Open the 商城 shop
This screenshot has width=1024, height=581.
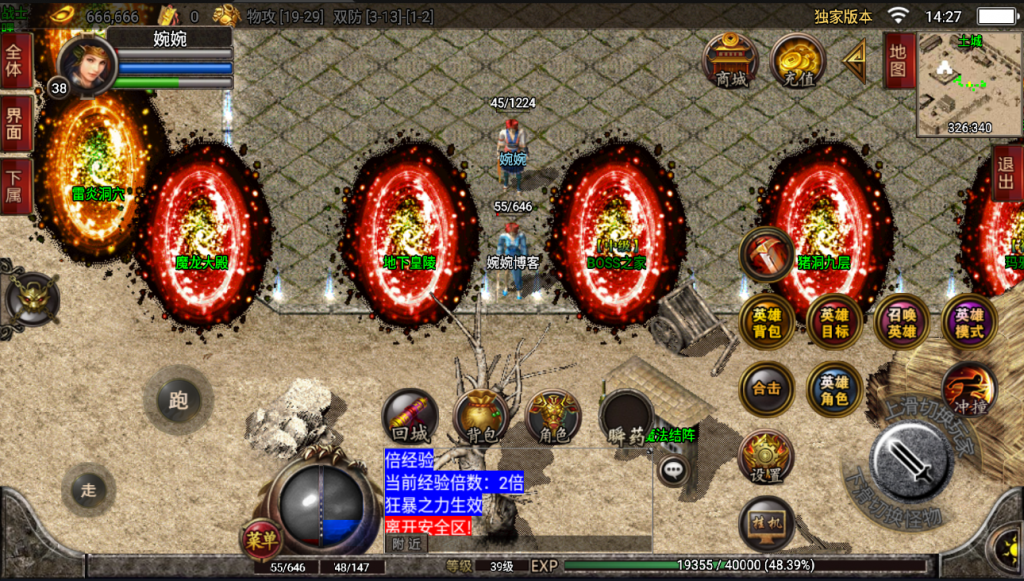tap(731, 60)
